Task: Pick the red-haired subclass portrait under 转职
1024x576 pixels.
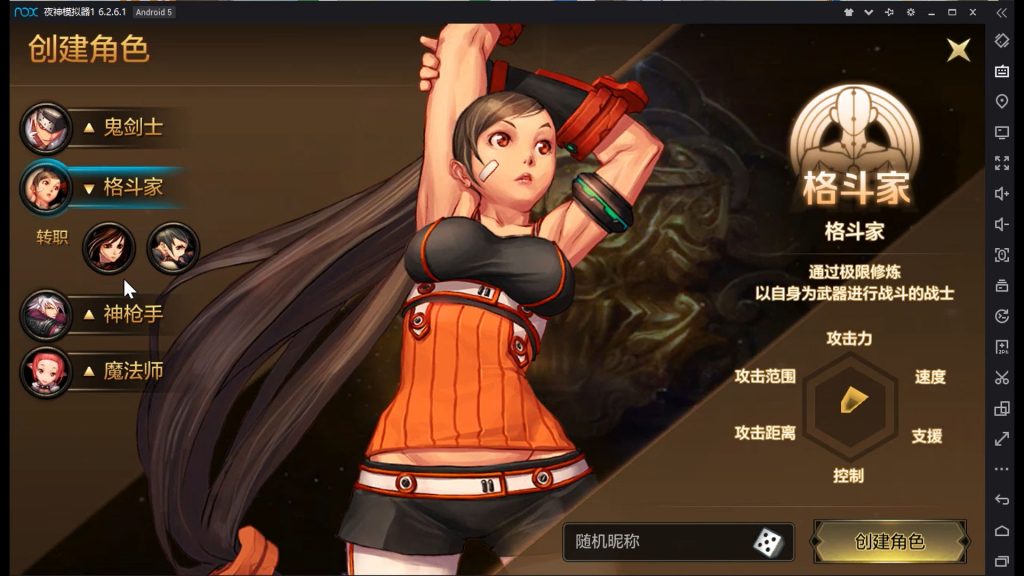Action: pyautogui.click(x=108, y=248)
